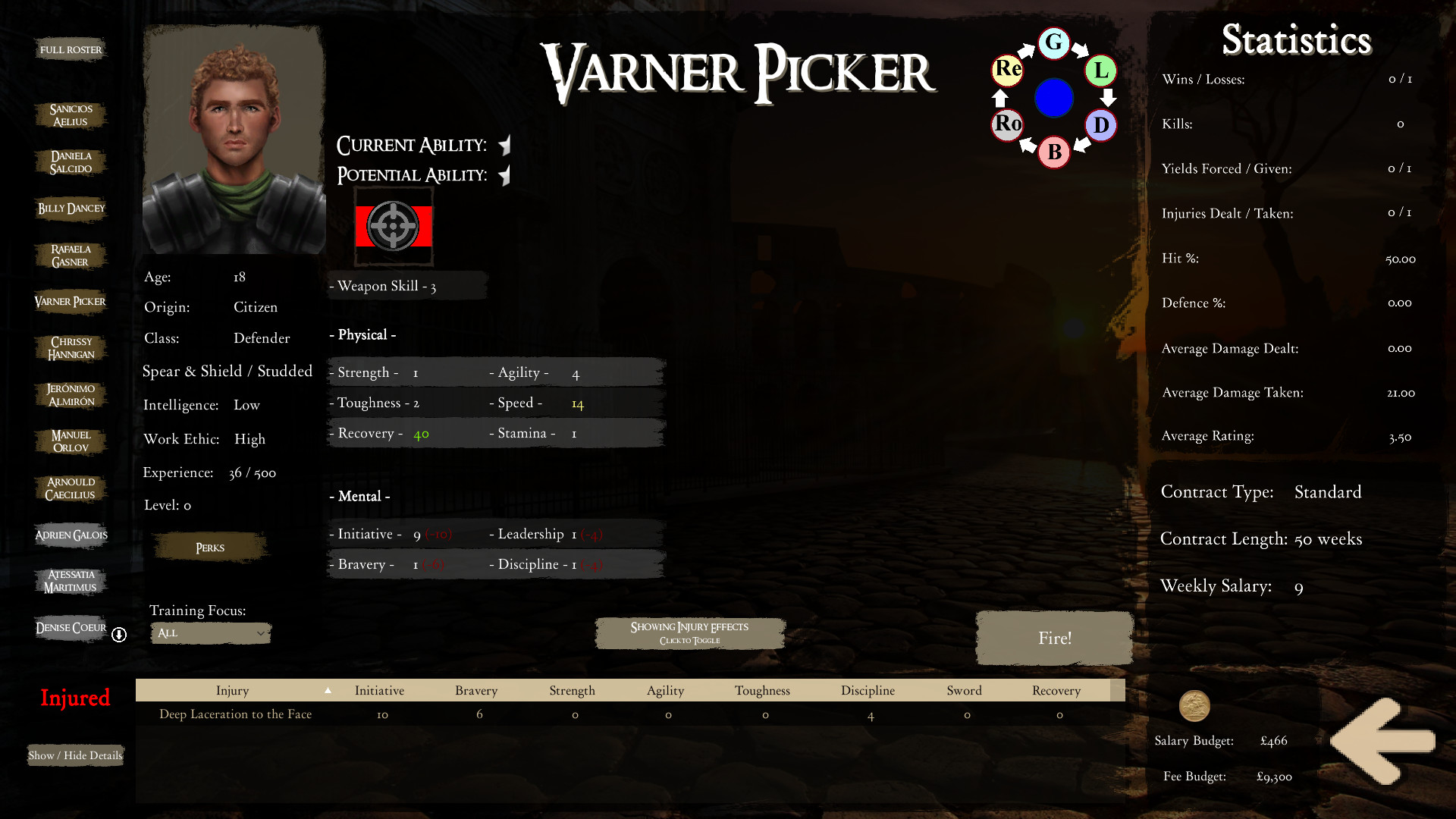Open the Perks panel

click(x=209, y=547)
